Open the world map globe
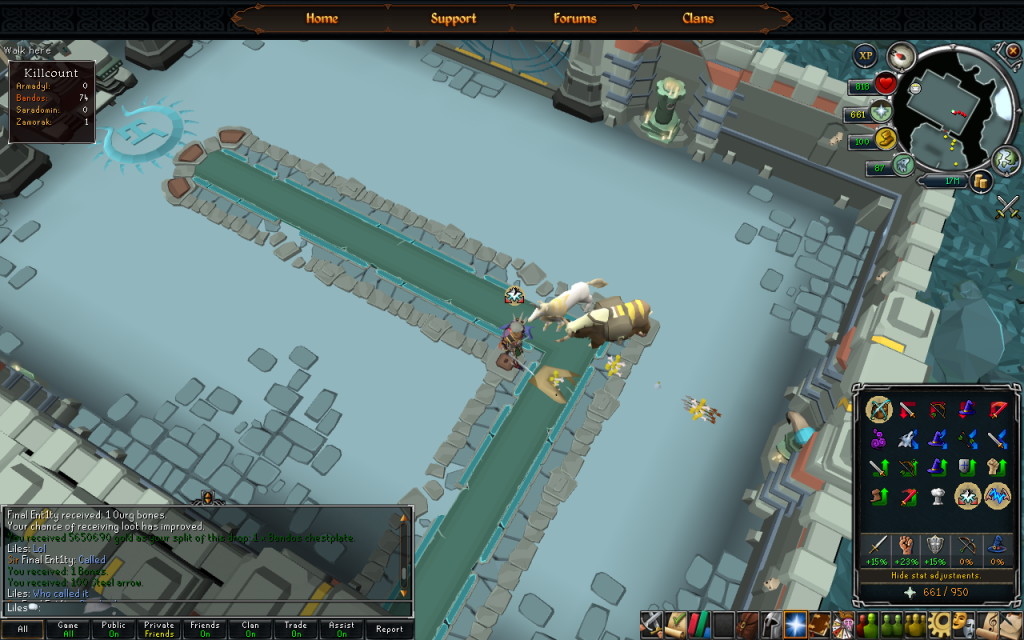Viewport: 1024px width, 640px height. click(1007, 159)
